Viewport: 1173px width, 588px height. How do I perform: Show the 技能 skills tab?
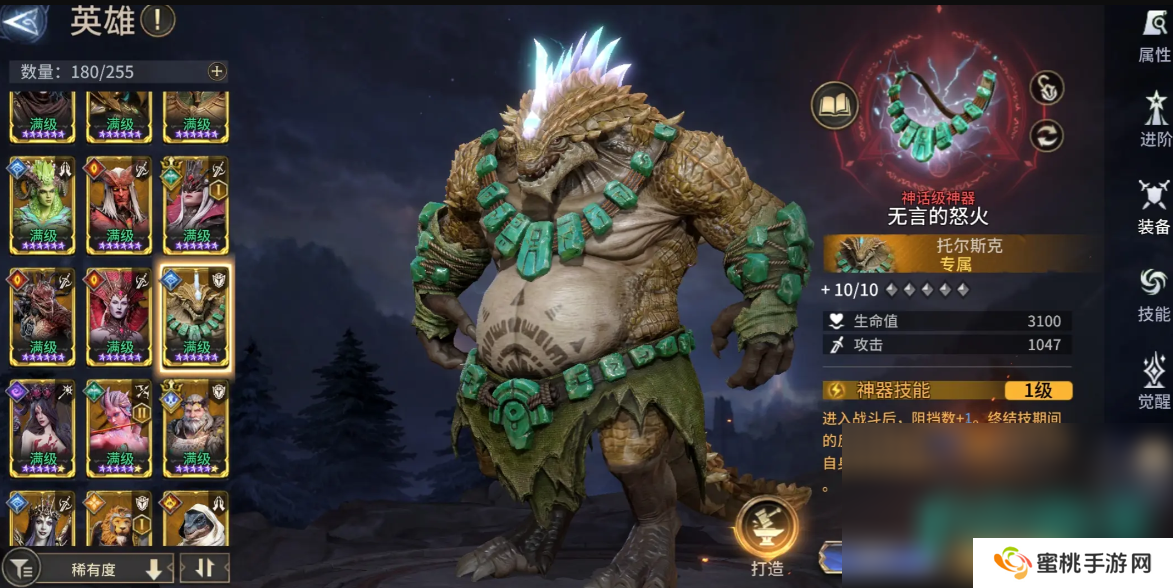tap(1154, 294)
